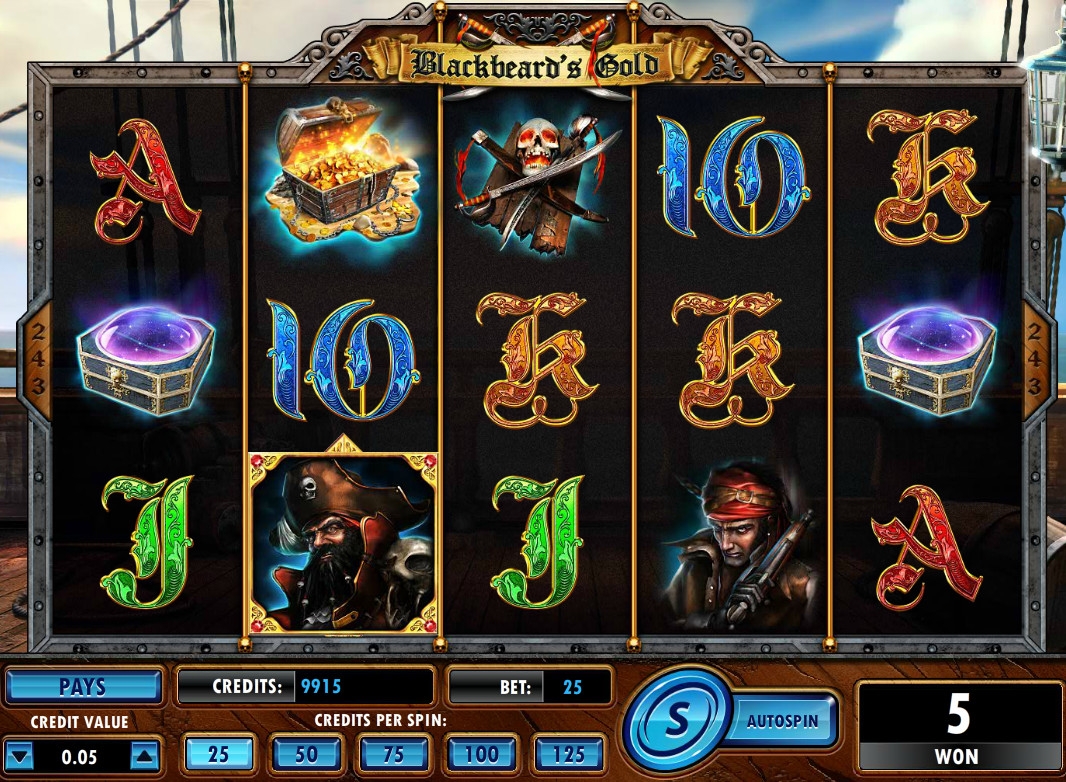Choose 50 credits per spin
This screenshot has height=782, width=1066.
[x=306, y=754]
